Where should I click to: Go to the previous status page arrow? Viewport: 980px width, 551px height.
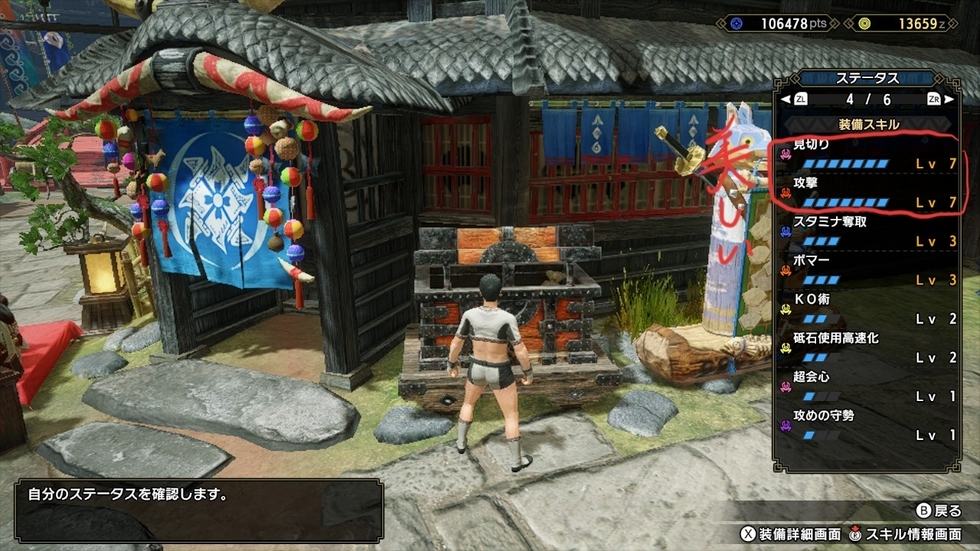pyautogui.click(x=800, y=99)
